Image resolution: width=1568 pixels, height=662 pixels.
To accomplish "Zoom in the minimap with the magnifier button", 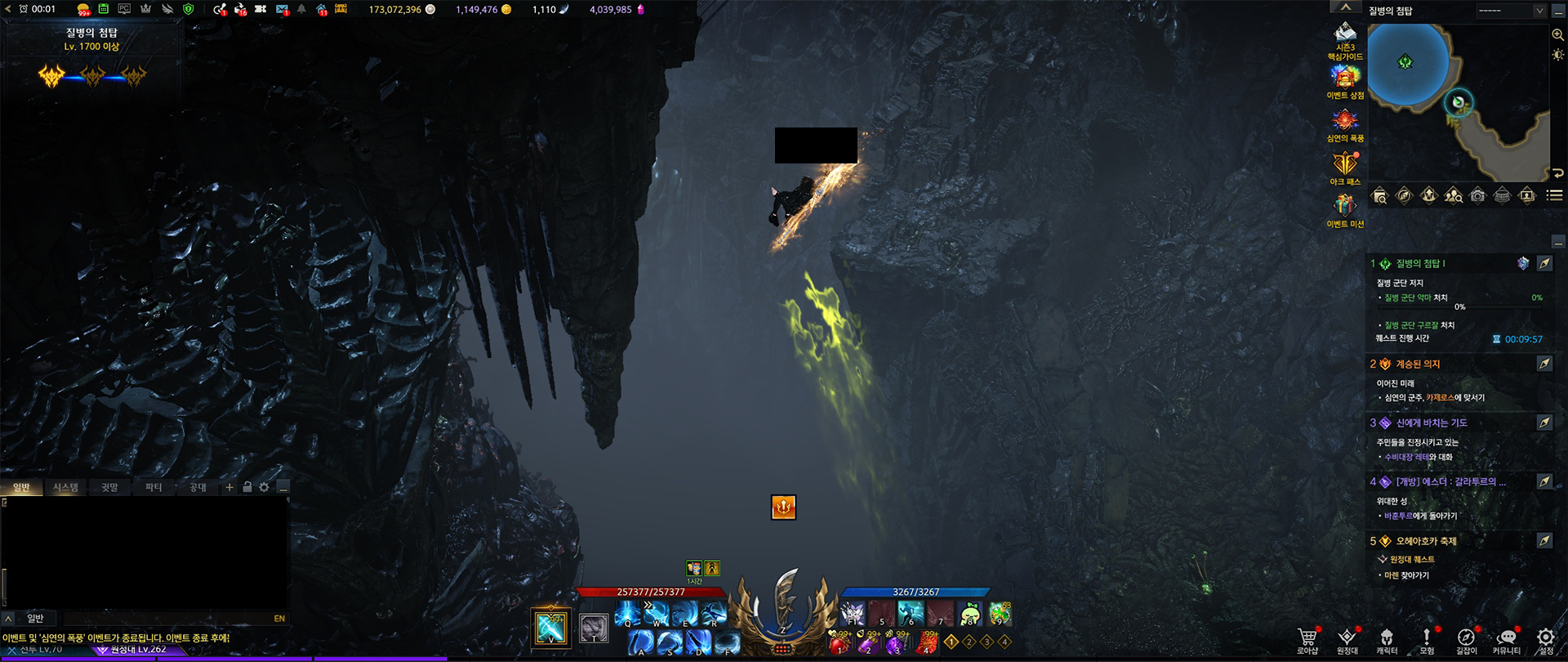I will tap(1557, 34).
